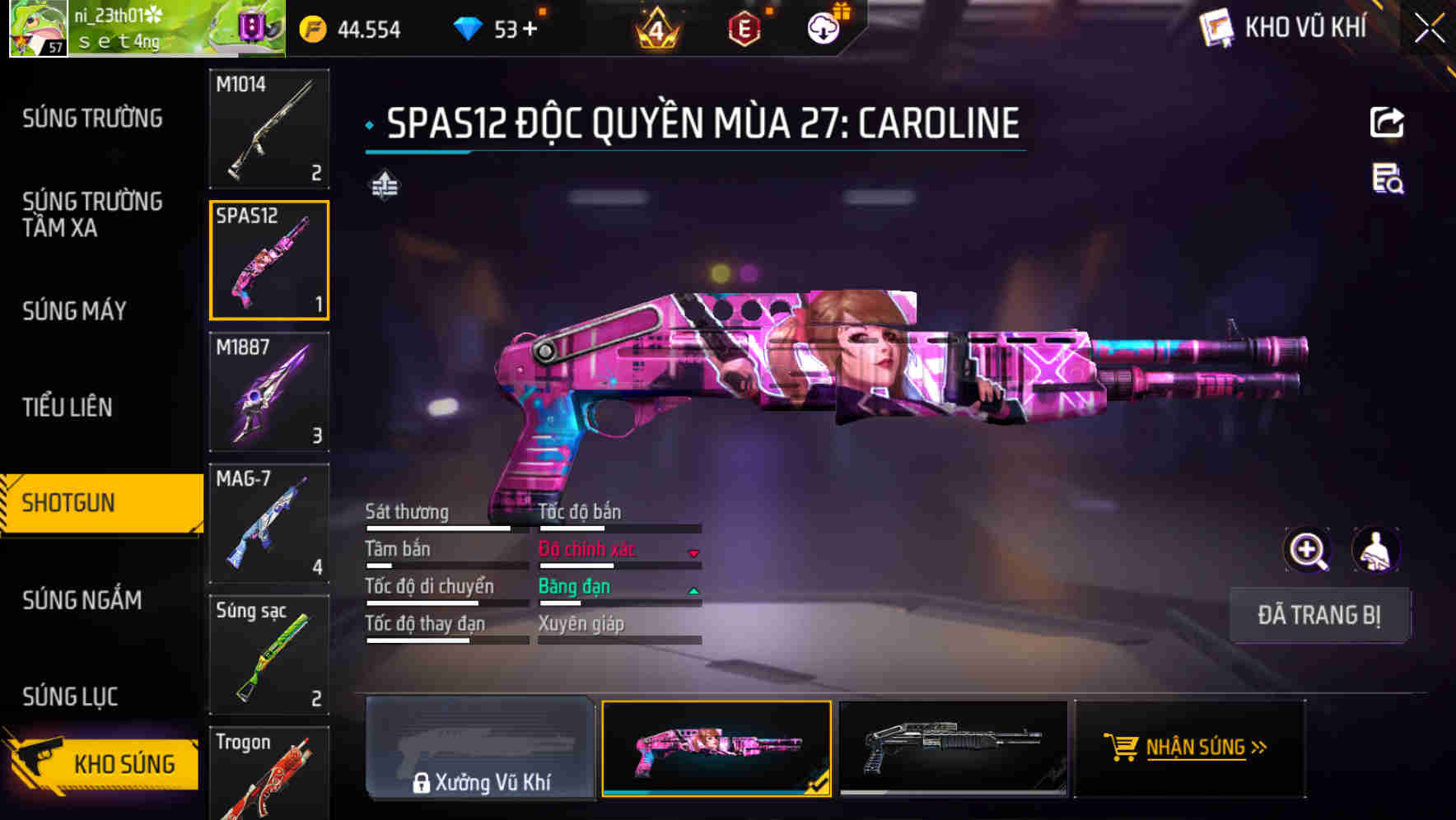The width and height of the screenshot is (1456, 820).
Task: Open the cloud download gift icon
Action: pos(823,27)
